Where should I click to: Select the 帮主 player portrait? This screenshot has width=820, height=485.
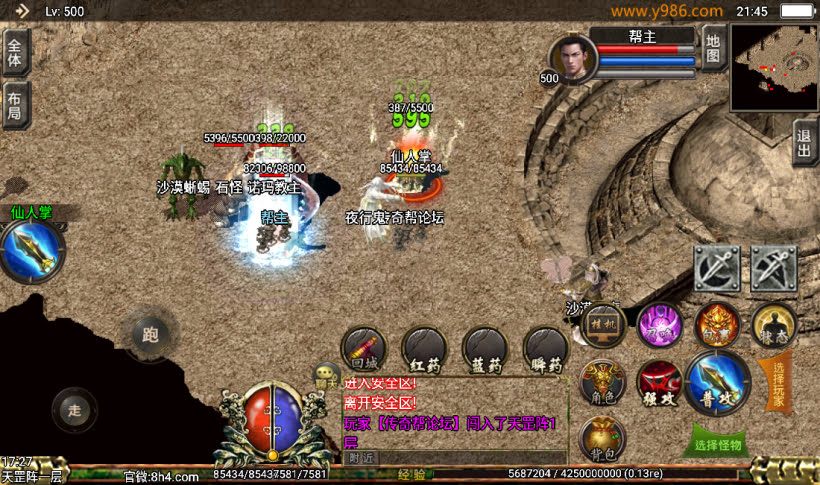pyautogui.click(x=573, y=58)
